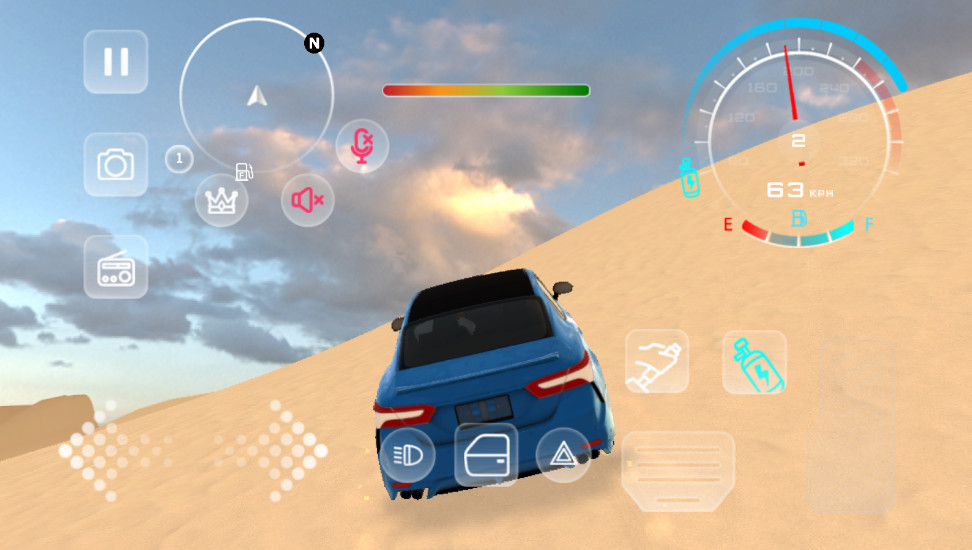972x550 pixels.
Task: Open the crown premium menu
Action: [221, 200]
